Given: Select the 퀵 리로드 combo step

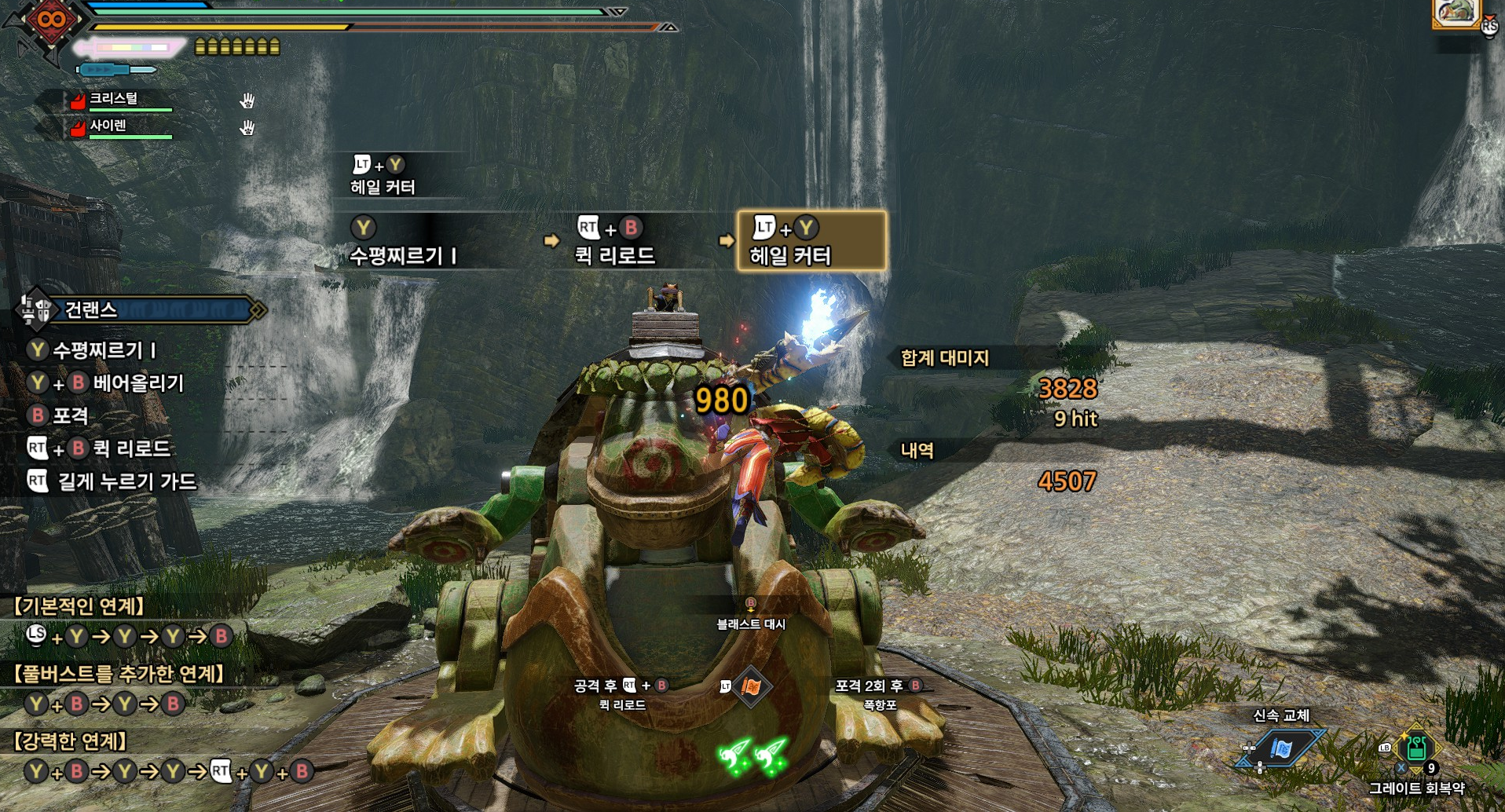Looking at the screenshot, I should (x=615, y=241).
